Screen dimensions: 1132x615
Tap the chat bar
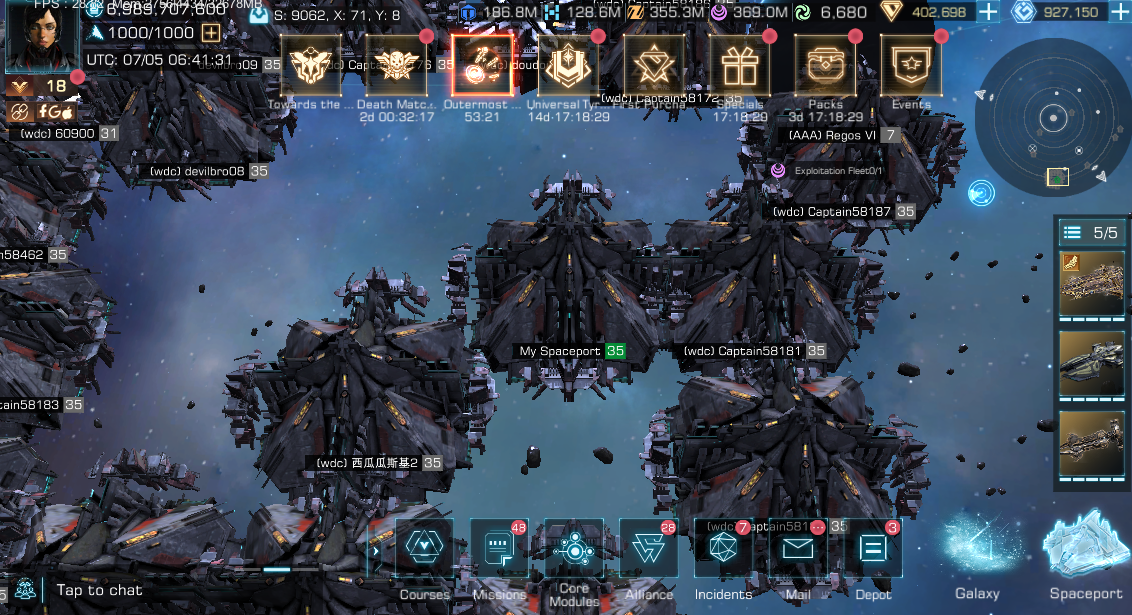99,591
